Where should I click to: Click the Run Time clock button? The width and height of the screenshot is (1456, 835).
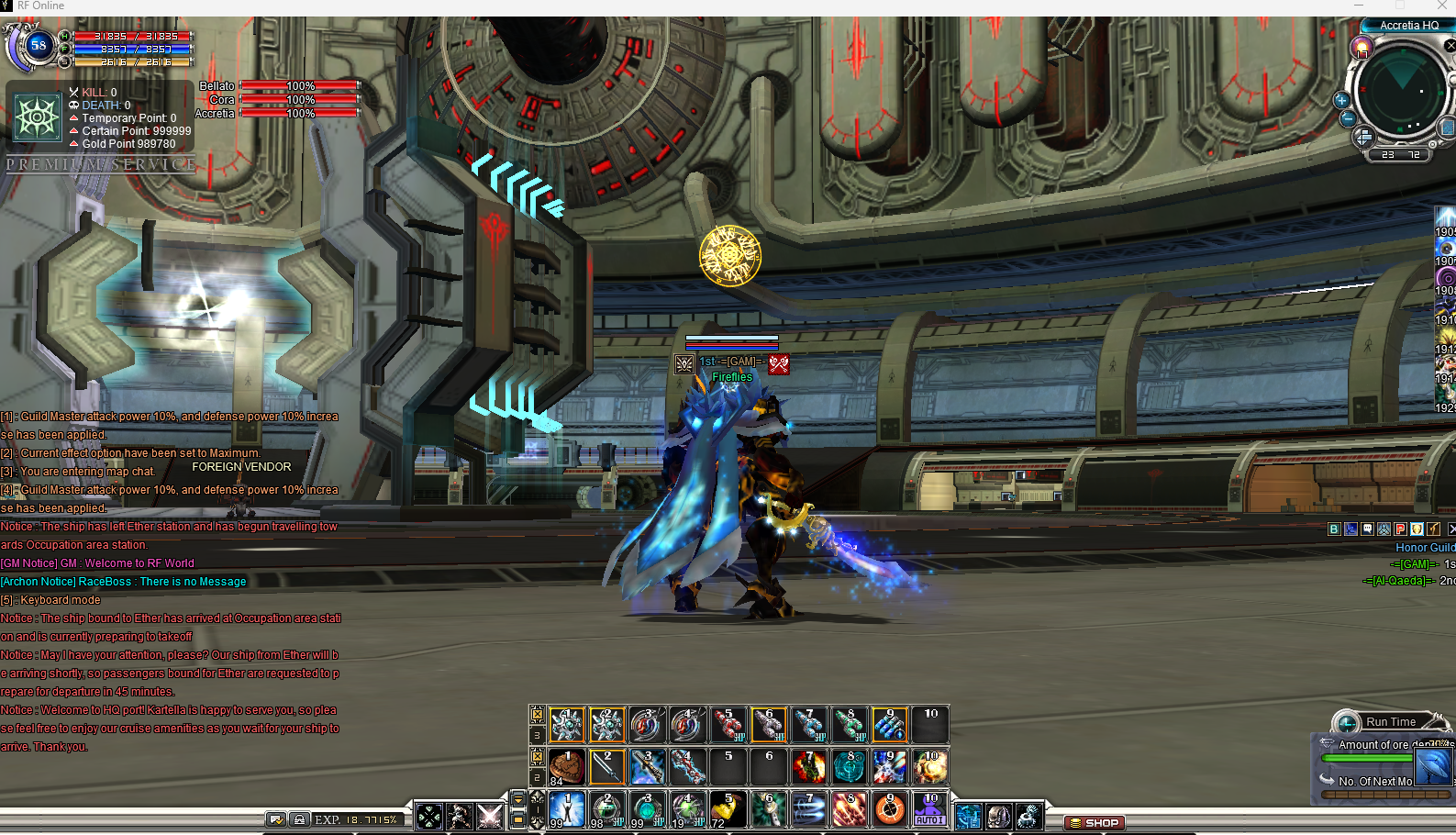coord(1346,722)
